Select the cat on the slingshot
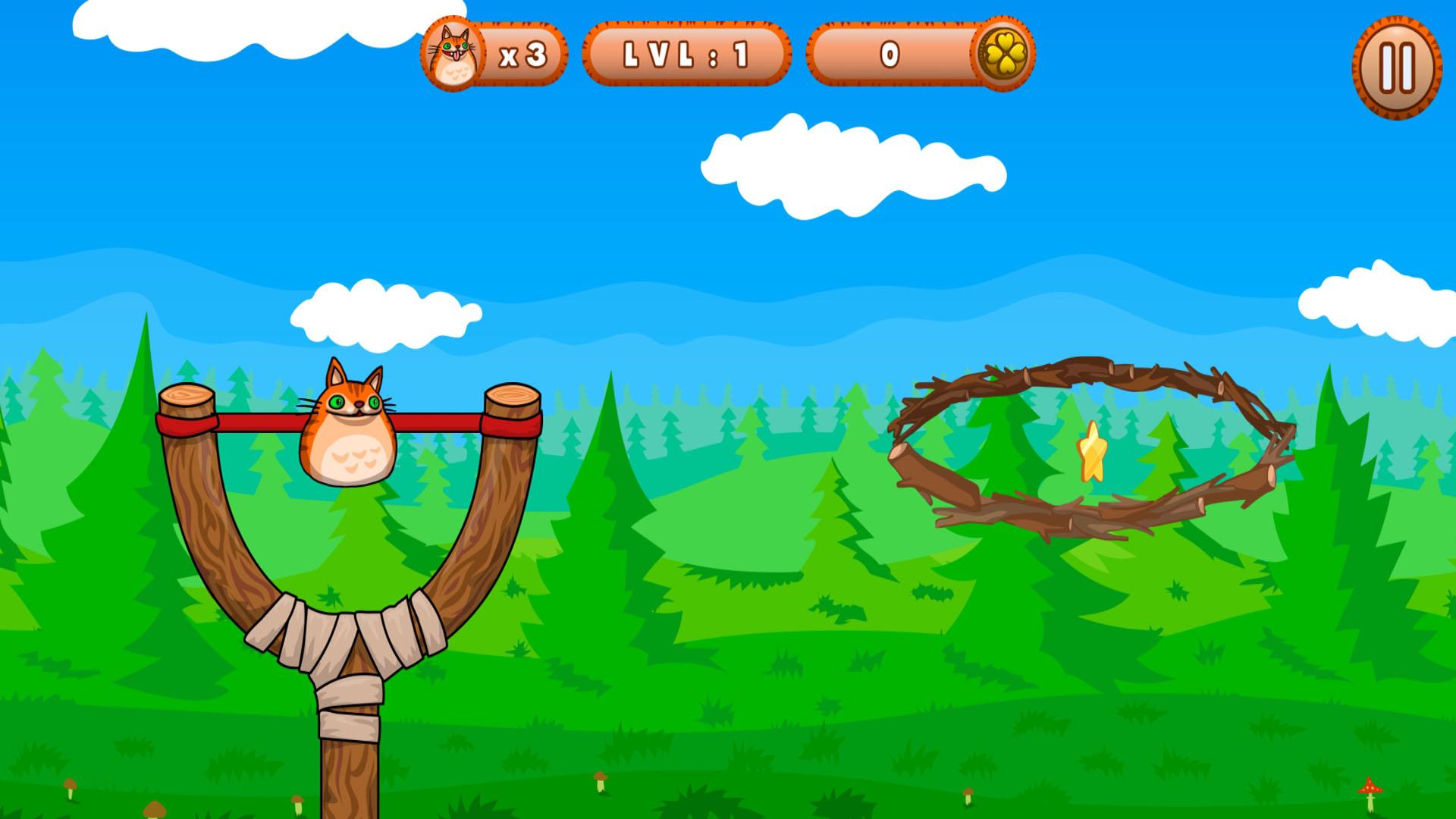Image resolution: width=1456 pixels, height=819 pixels. 347,425
